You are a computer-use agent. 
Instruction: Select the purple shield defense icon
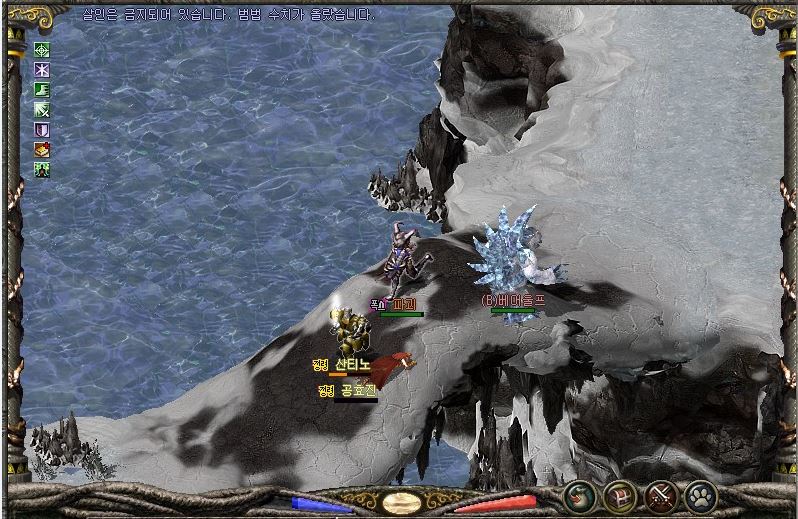(42, 129)
